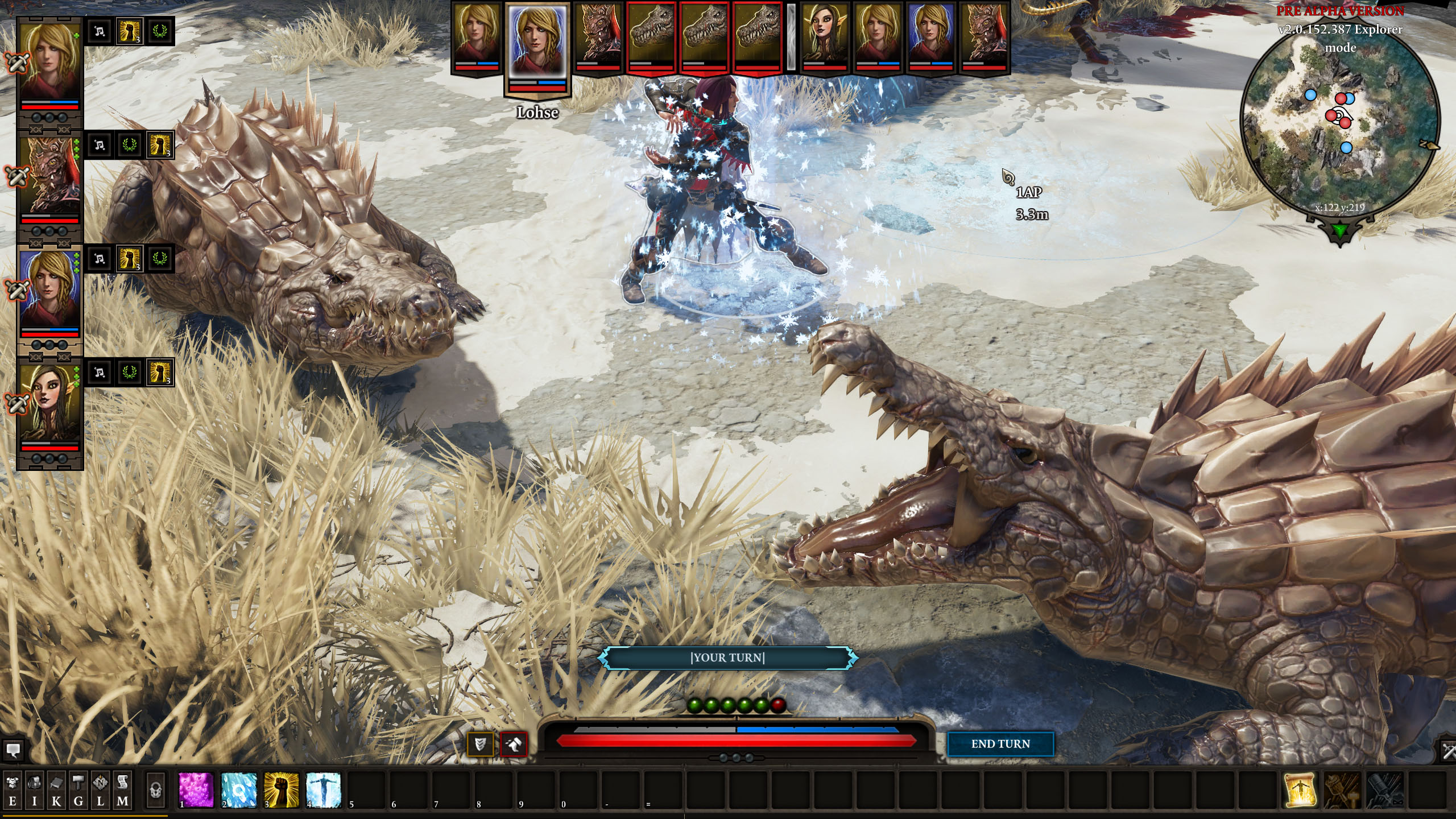Select the first crocodile in the turn order
The width and height of the screenshot is (1456, 819).
[651, 35]
